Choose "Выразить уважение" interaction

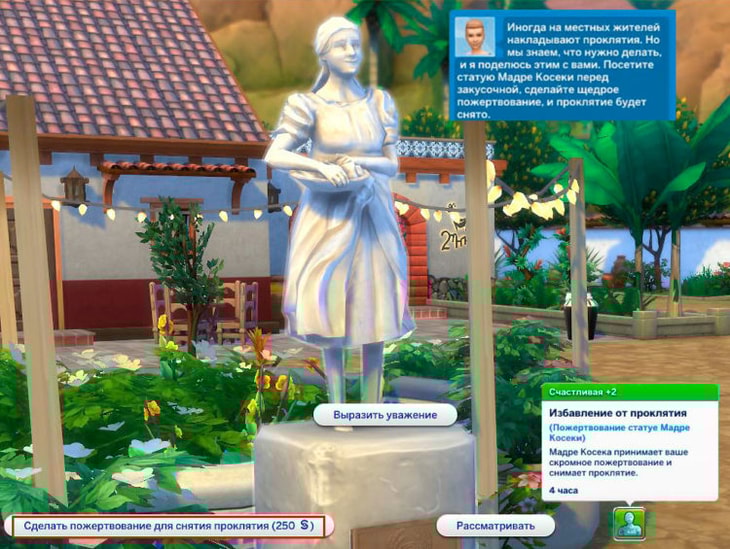click(372, 413)
